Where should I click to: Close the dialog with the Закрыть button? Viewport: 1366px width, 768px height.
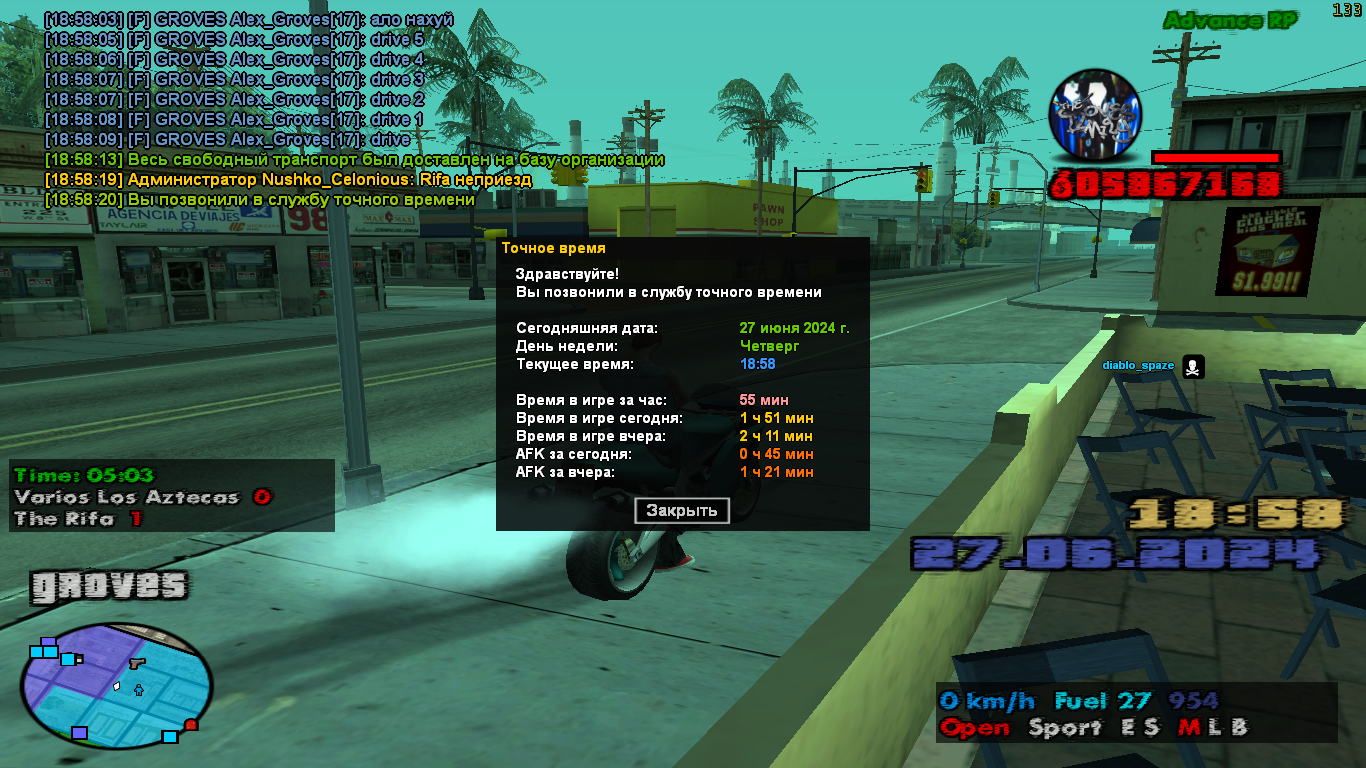pos(682,511)
